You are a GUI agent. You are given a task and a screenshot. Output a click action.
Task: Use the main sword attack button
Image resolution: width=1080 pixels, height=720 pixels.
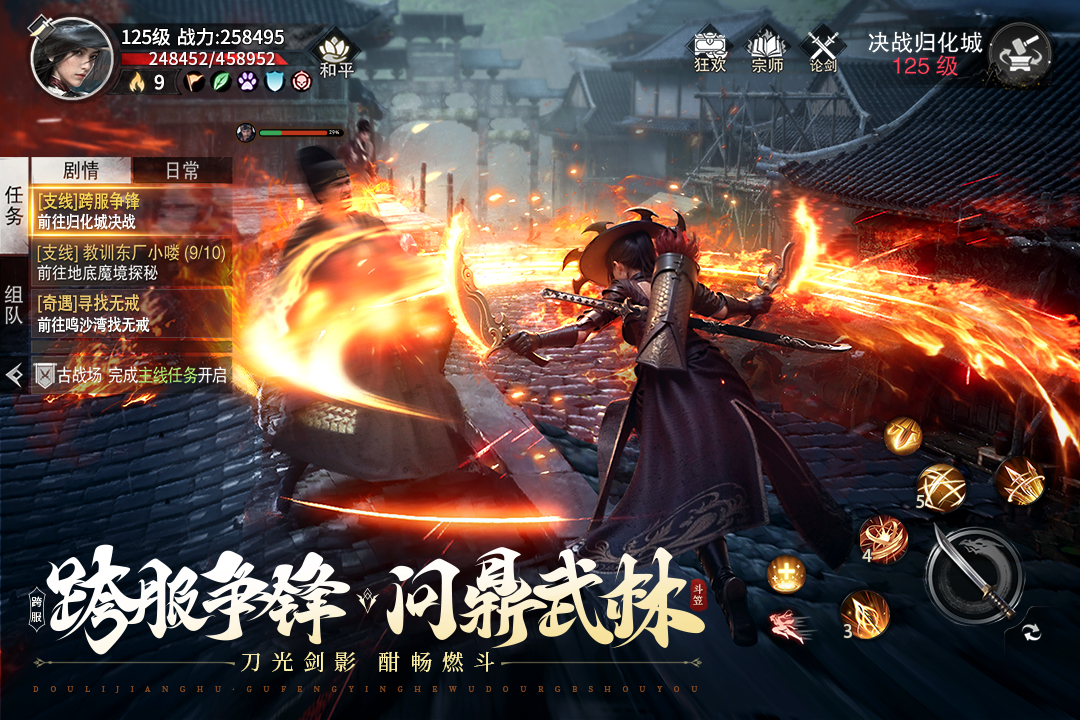(x=973, y=575)
